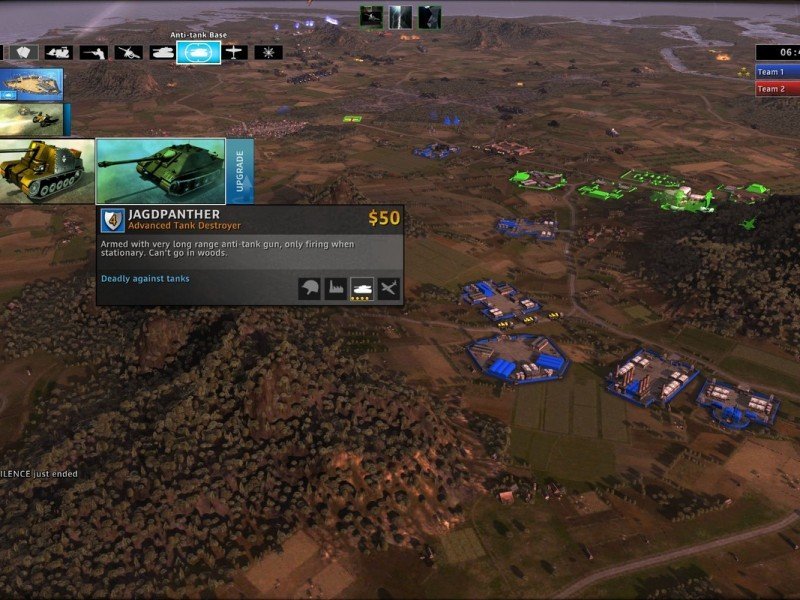Click the Upgrade button beside the Jagdpanther
Screen dimensions: 800x600
pos(240,171)
